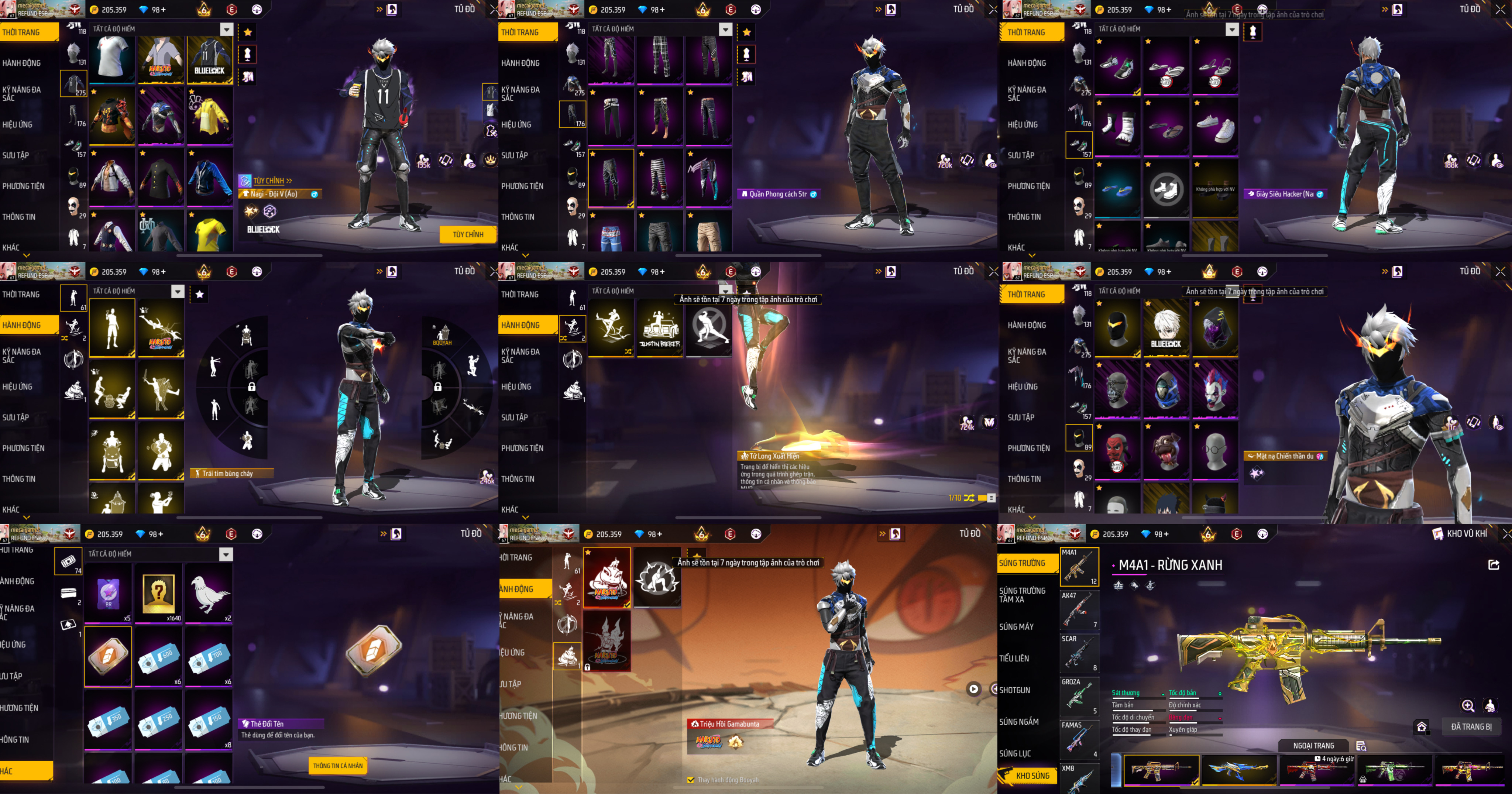Toggle the Thay hành động Booyah checkbox
The image size is (1512, 794).
[691, 780]
